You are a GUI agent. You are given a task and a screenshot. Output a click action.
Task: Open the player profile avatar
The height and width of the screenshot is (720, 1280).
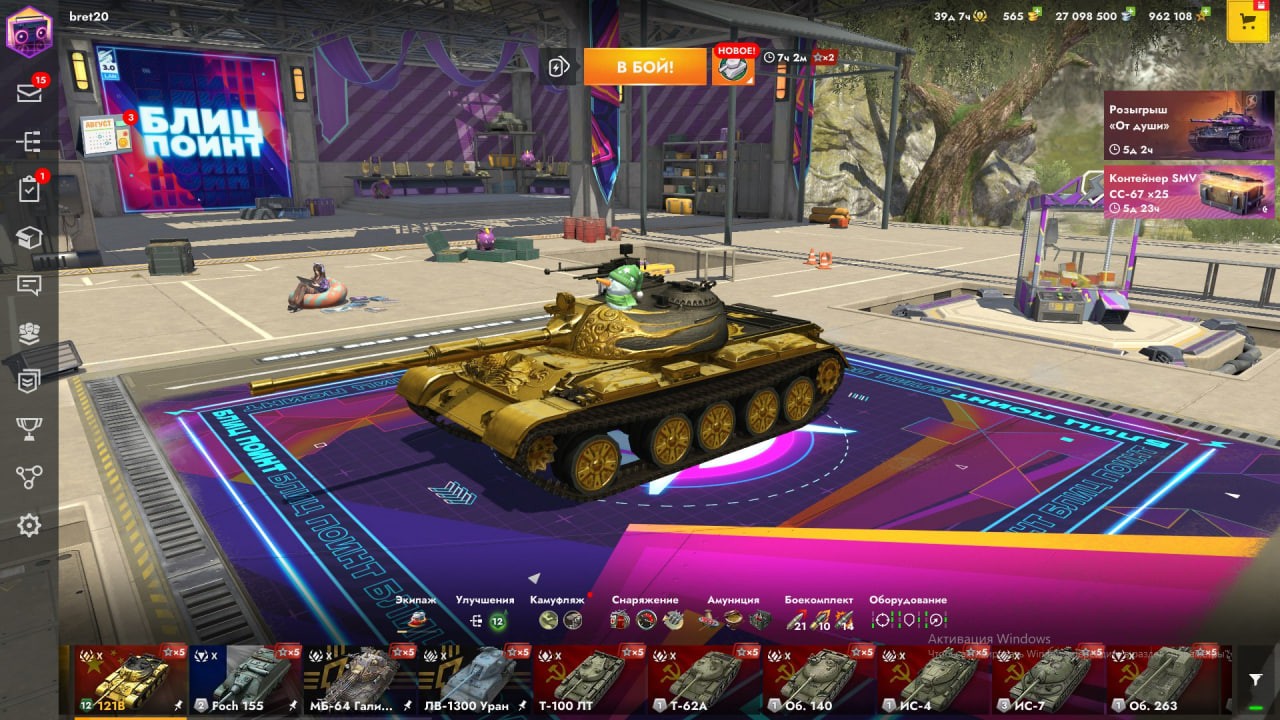pos(29,31)
